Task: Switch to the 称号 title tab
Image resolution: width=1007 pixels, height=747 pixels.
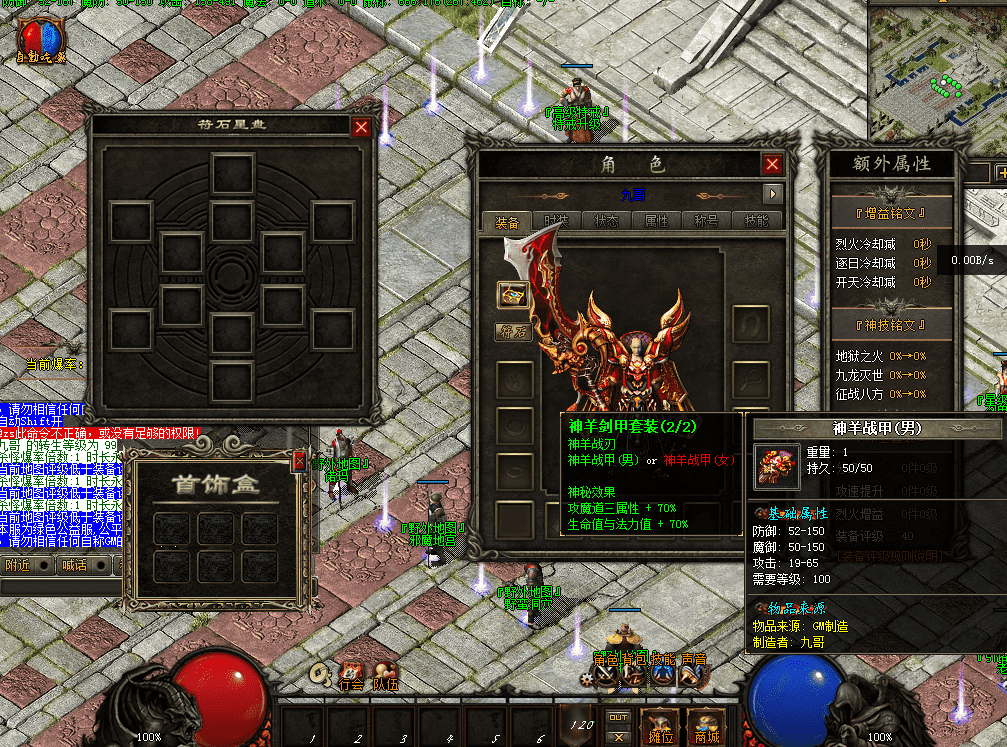Action: 706,222
